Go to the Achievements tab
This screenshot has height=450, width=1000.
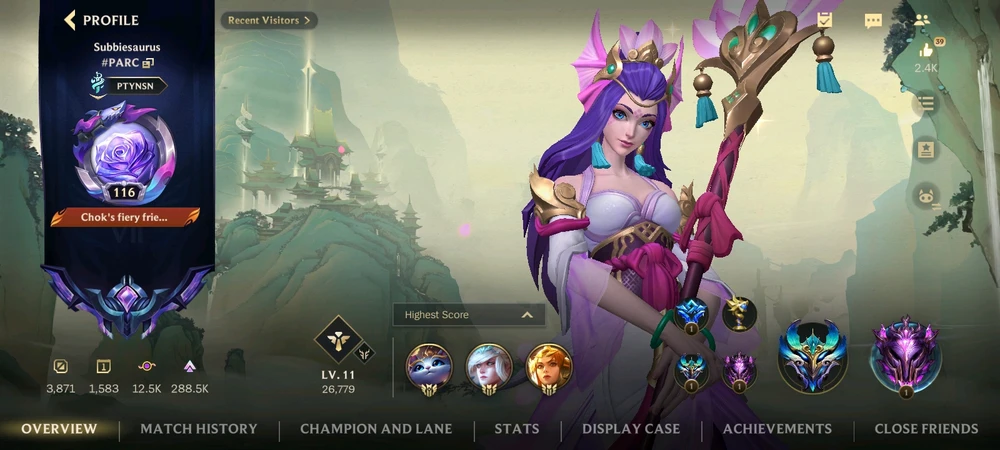[x=777, y=429]
